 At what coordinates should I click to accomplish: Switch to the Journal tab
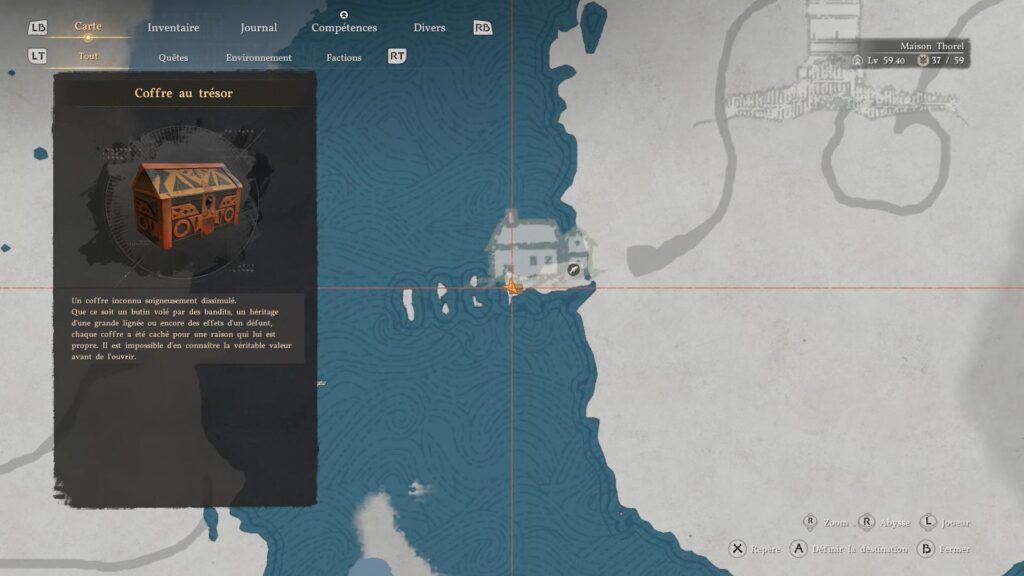tap(259, 27)
